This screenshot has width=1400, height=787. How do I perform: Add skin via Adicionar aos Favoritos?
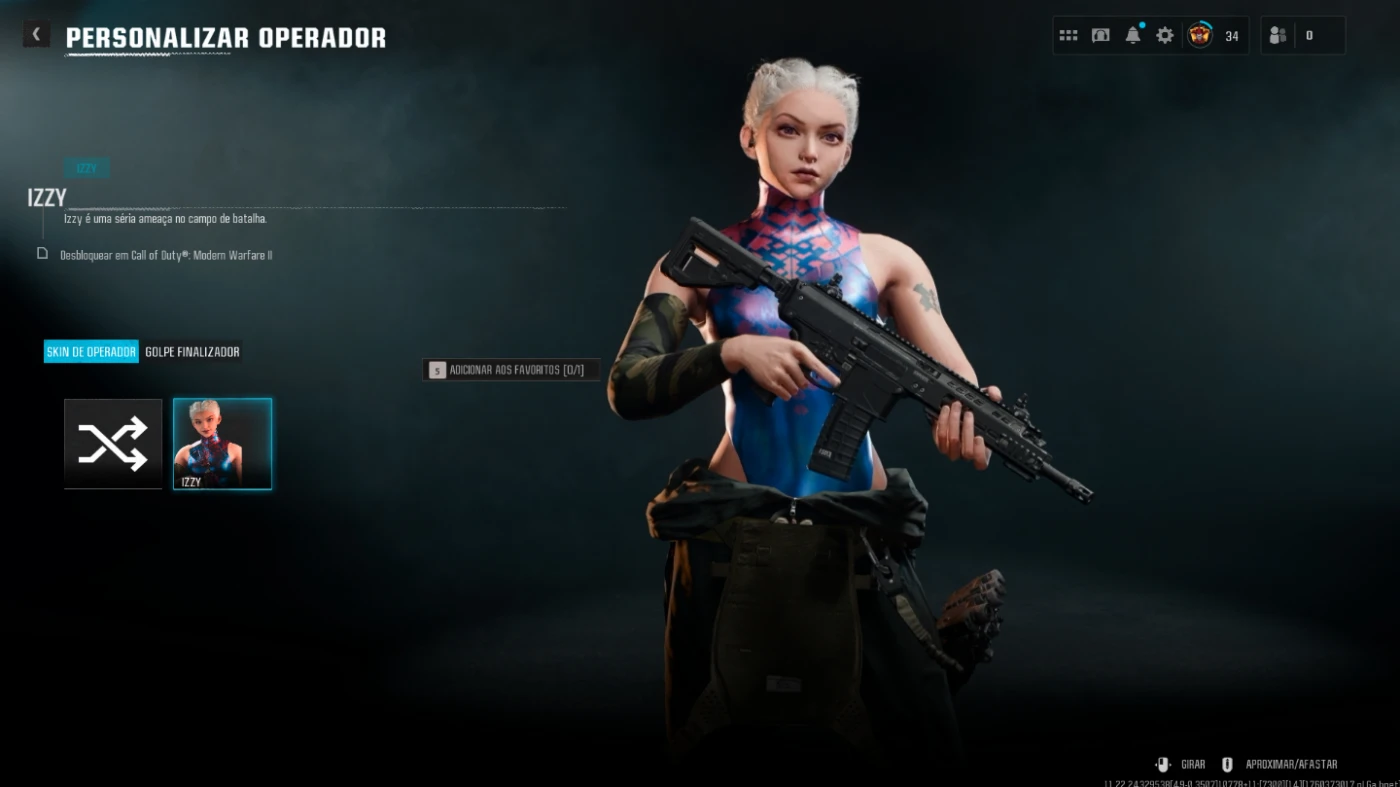click(511, 370)
